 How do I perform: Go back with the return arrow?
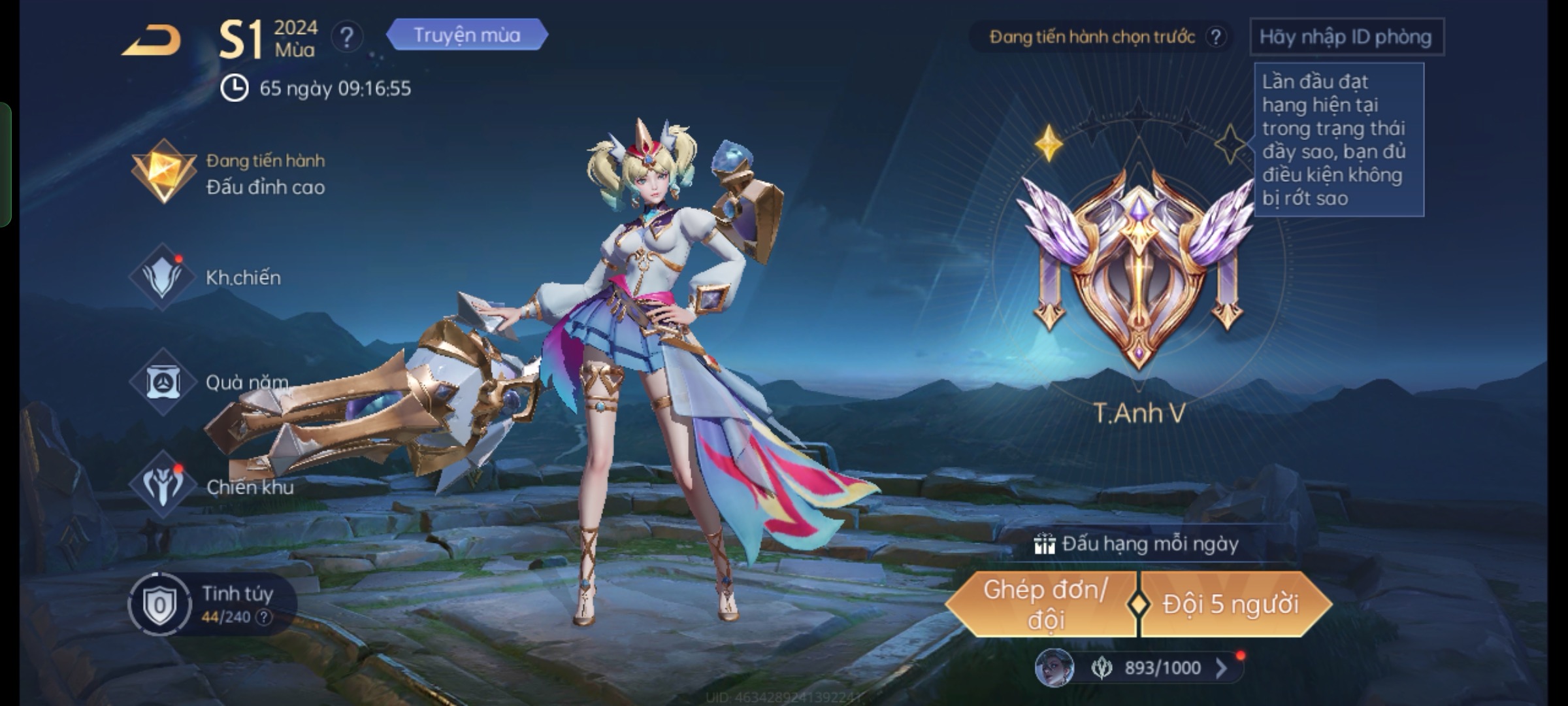(152, 41)
